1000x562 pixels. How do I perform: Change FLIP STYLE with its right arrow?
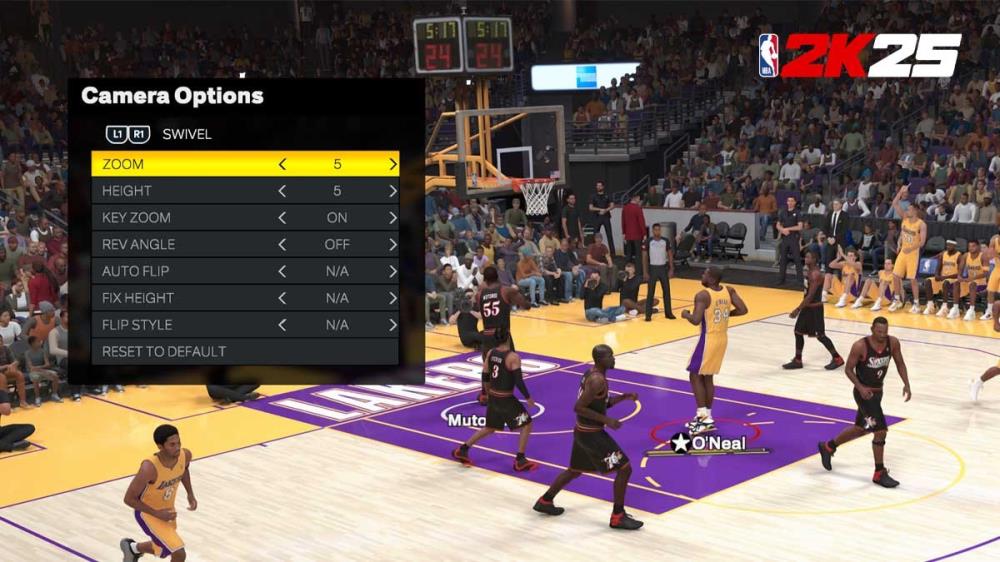click(x=393, y=325)
